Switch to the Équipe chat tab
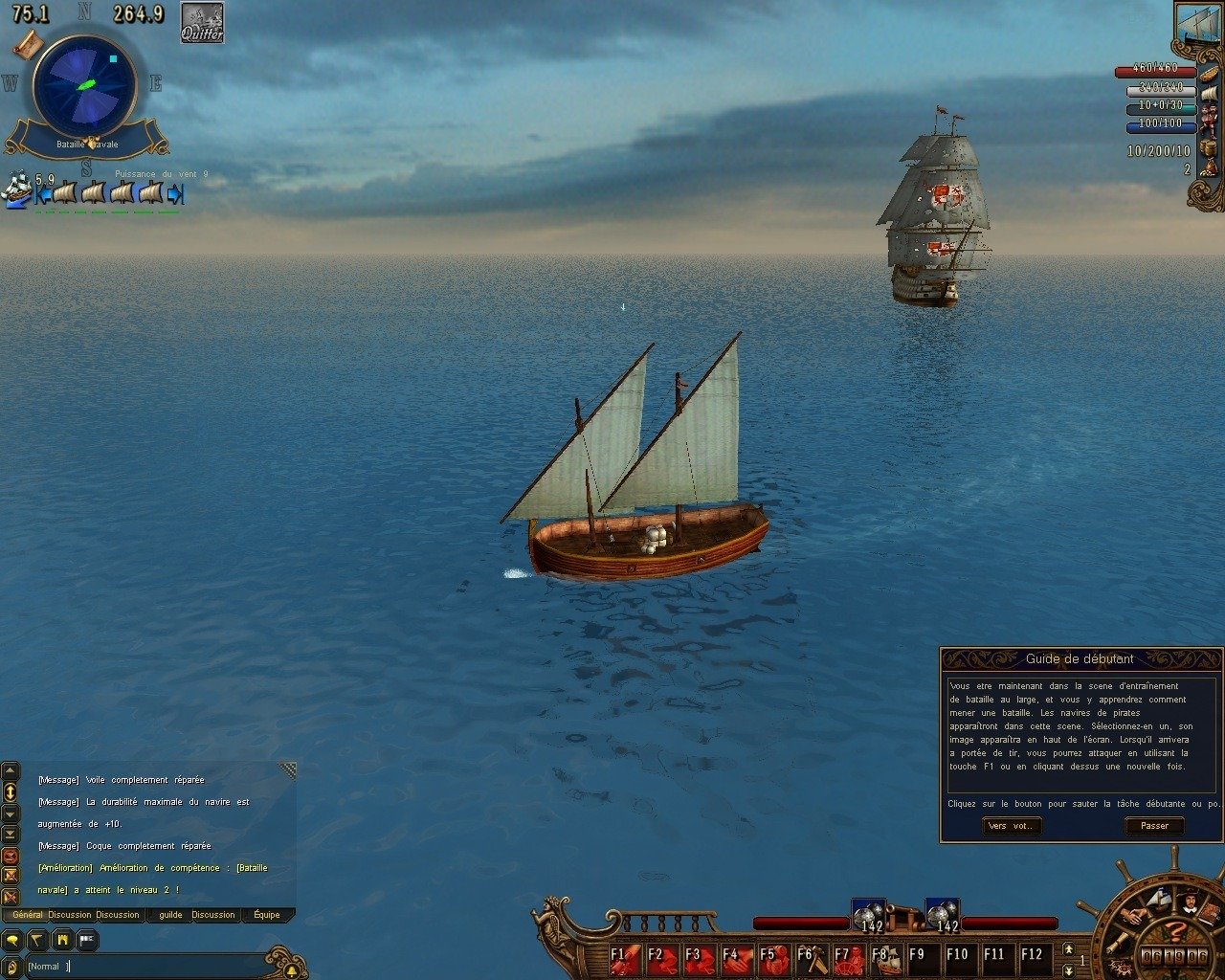Viewport: 1225px width, 980px height. 267,915
